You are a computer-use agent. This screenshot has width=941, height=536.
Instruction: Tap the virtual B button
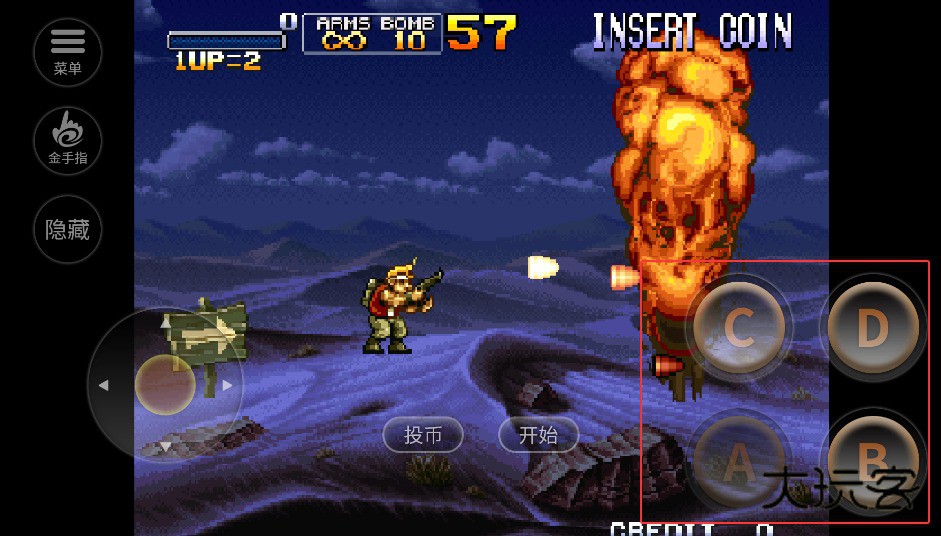click(872, 459)
